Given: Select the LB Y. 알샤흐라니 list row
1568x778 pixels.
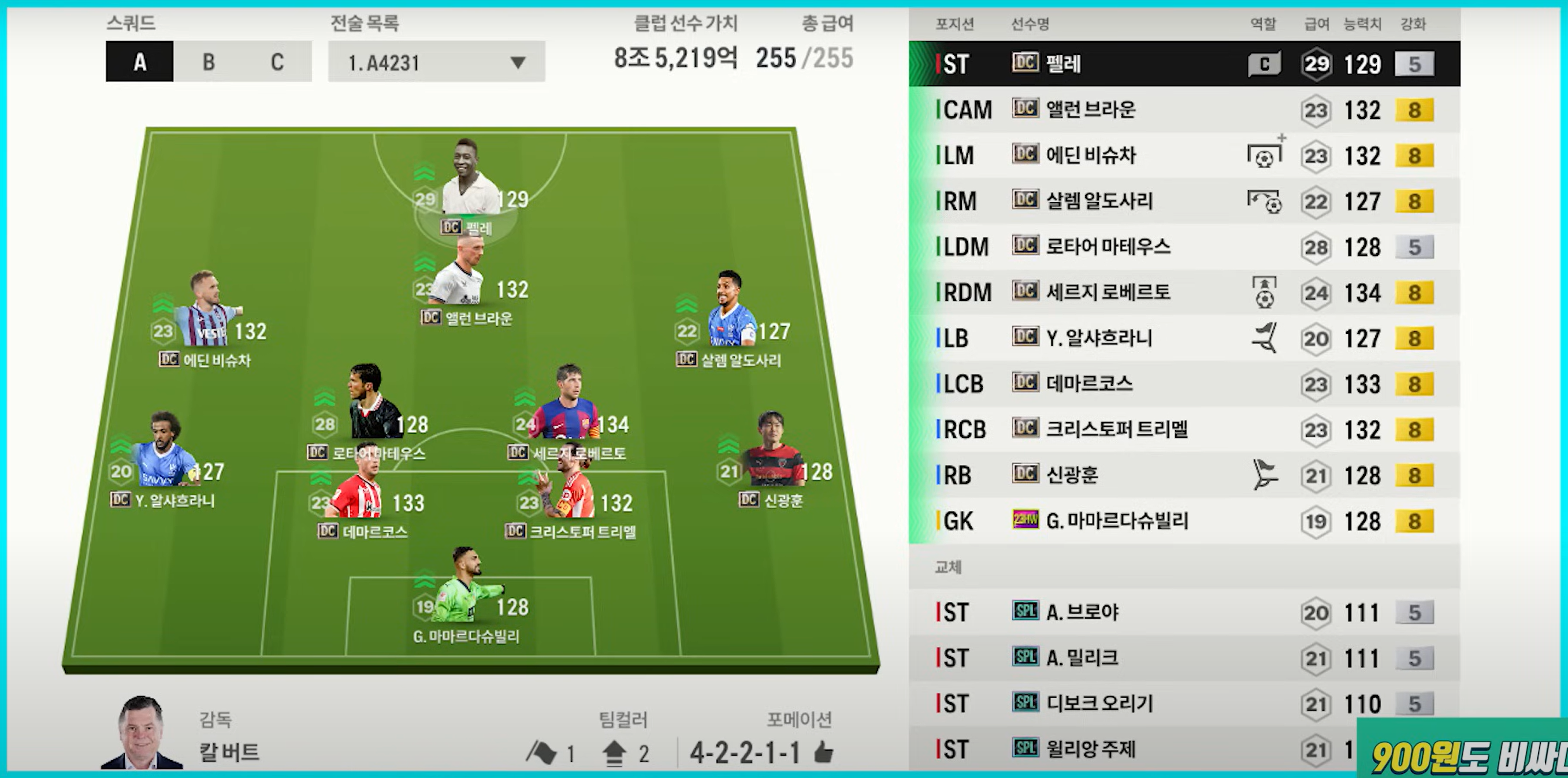Looking at the screenshot, I should [x=1184, y=338].
